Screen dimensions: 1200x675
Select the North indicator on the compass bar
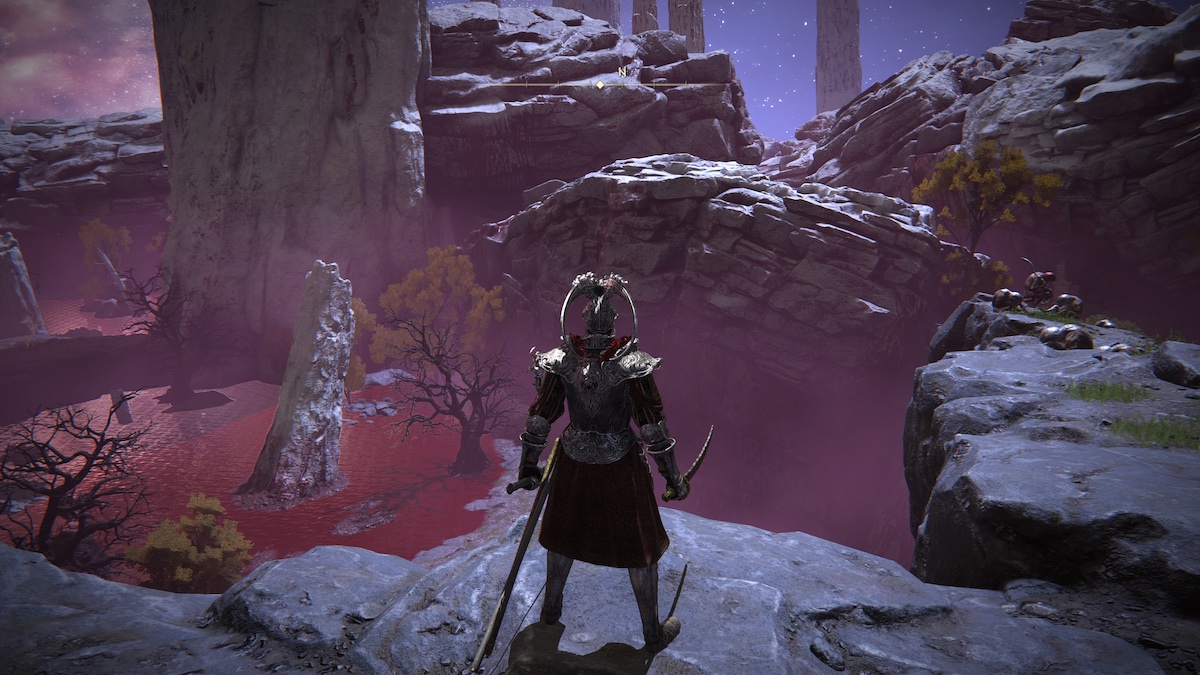click(622, 72)
